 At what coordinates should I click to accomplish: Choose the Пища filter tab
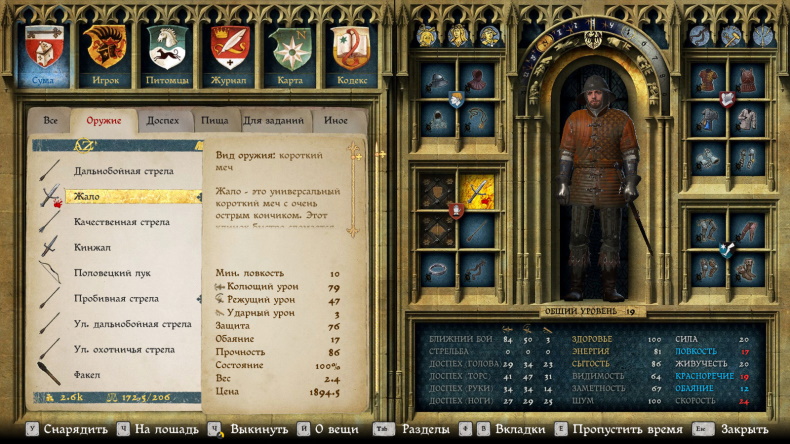tap(215, 121)
